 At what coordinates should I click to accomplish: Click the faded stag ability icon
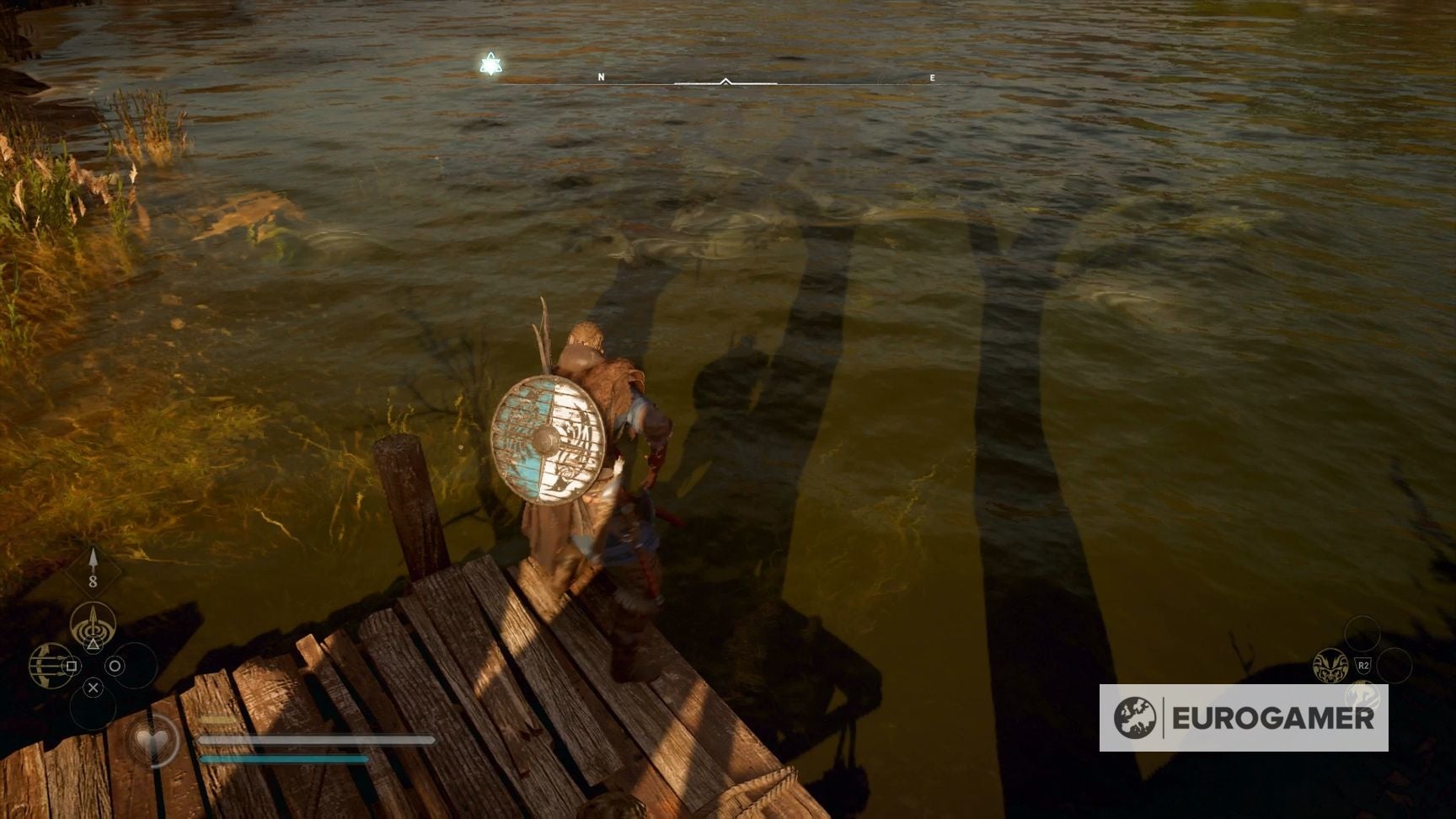[x=1363, y=694]
